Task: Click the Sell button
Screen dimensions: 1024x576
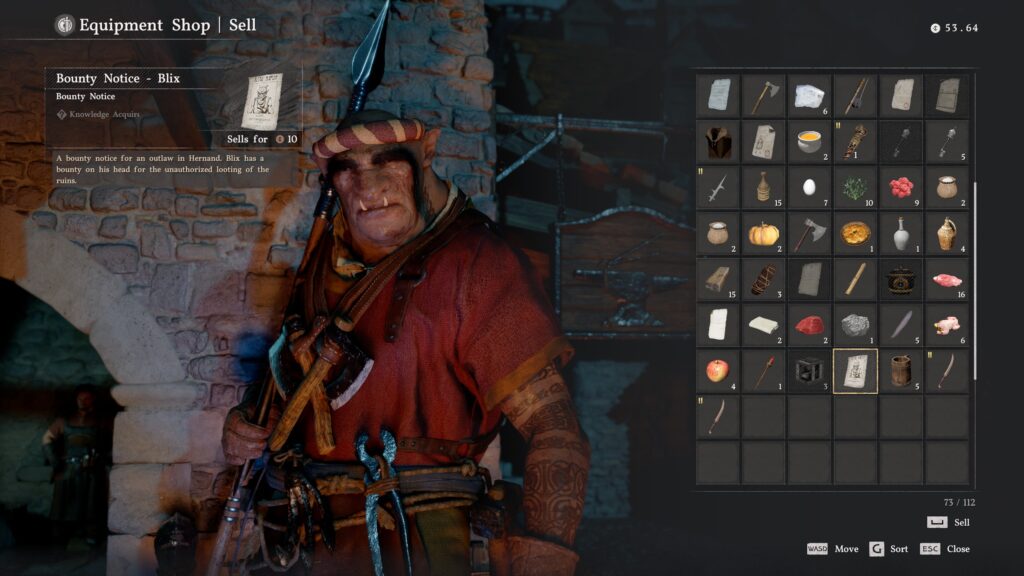Action: click(x=948, y=522)
